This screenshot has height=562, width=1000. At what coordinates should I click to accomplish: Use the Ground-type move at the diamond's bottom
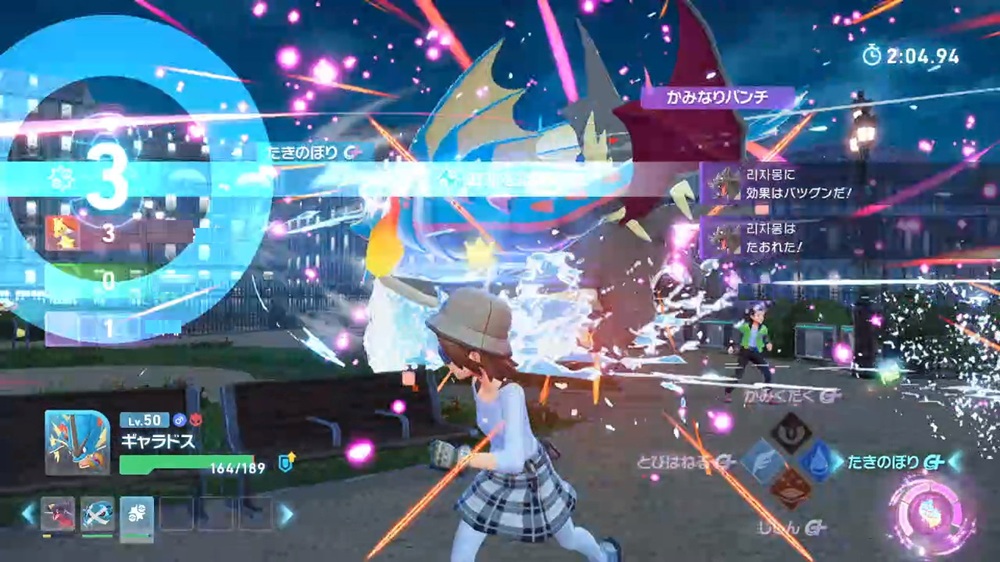(x=790, y=489)
